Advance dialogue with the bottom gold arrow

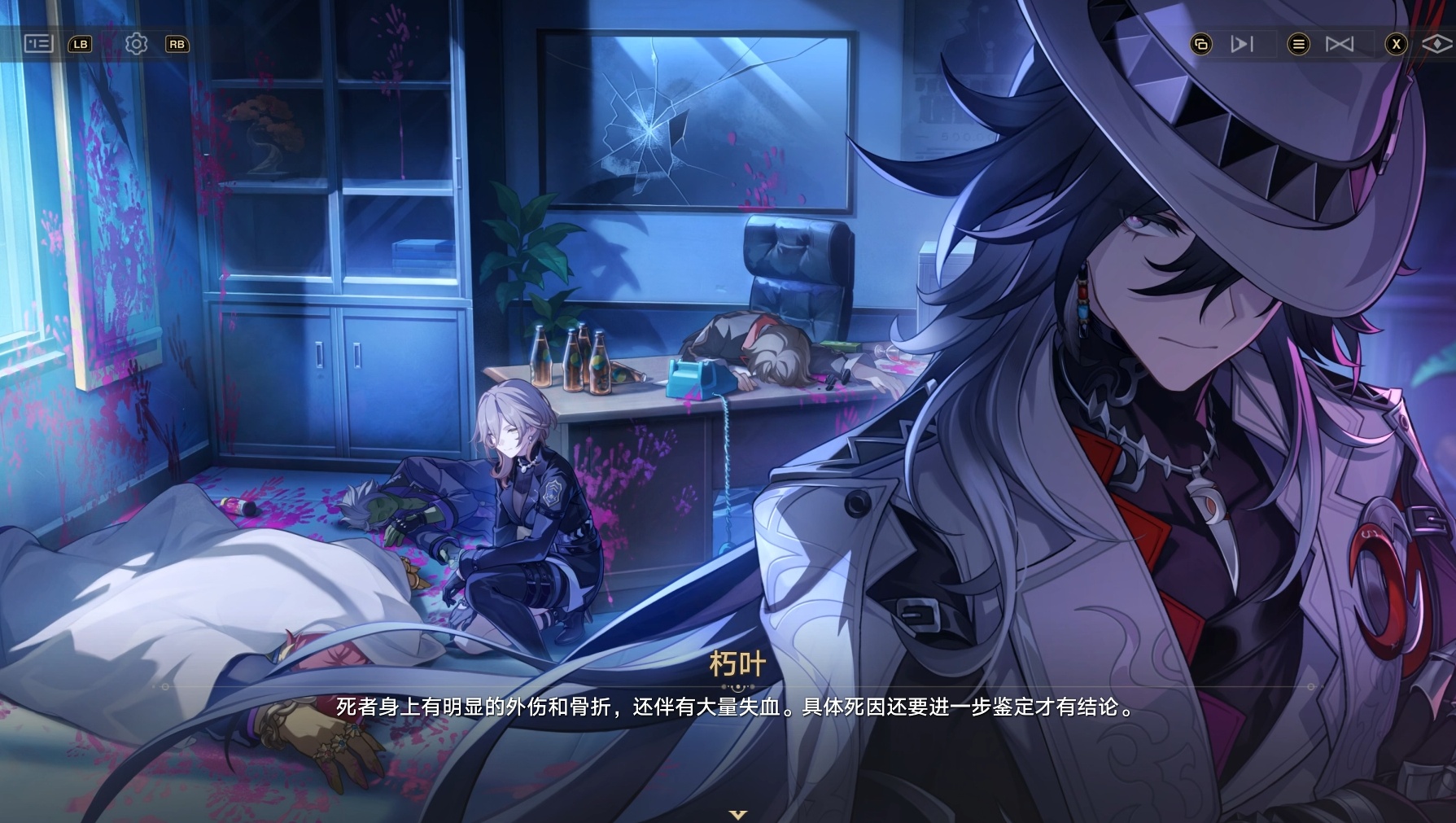tap(737, 814)
